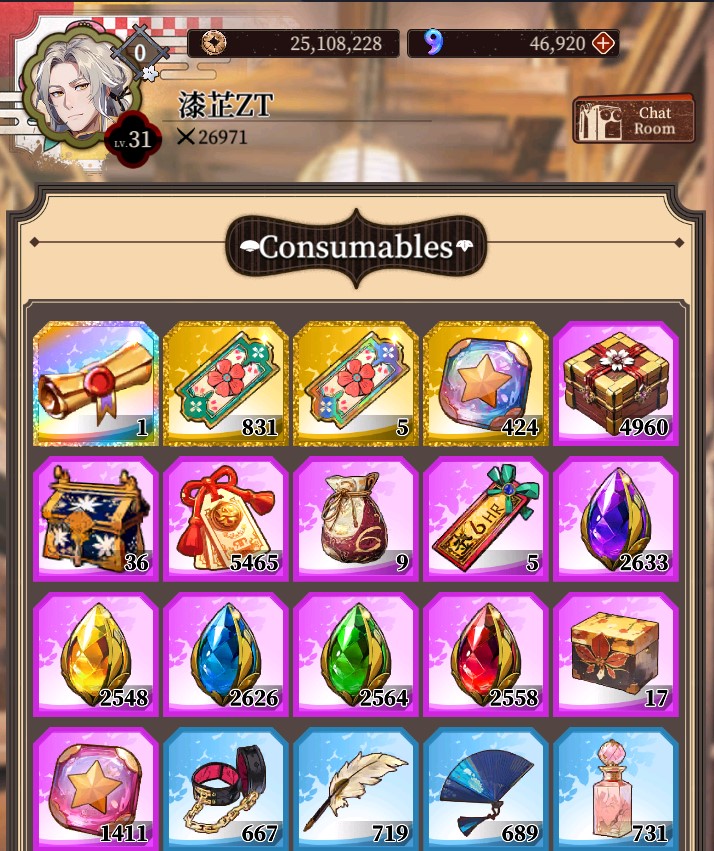The height and width of the screenshot is (851, 714).
Task: Select the cloth pouch item
Action: [356, 518]
